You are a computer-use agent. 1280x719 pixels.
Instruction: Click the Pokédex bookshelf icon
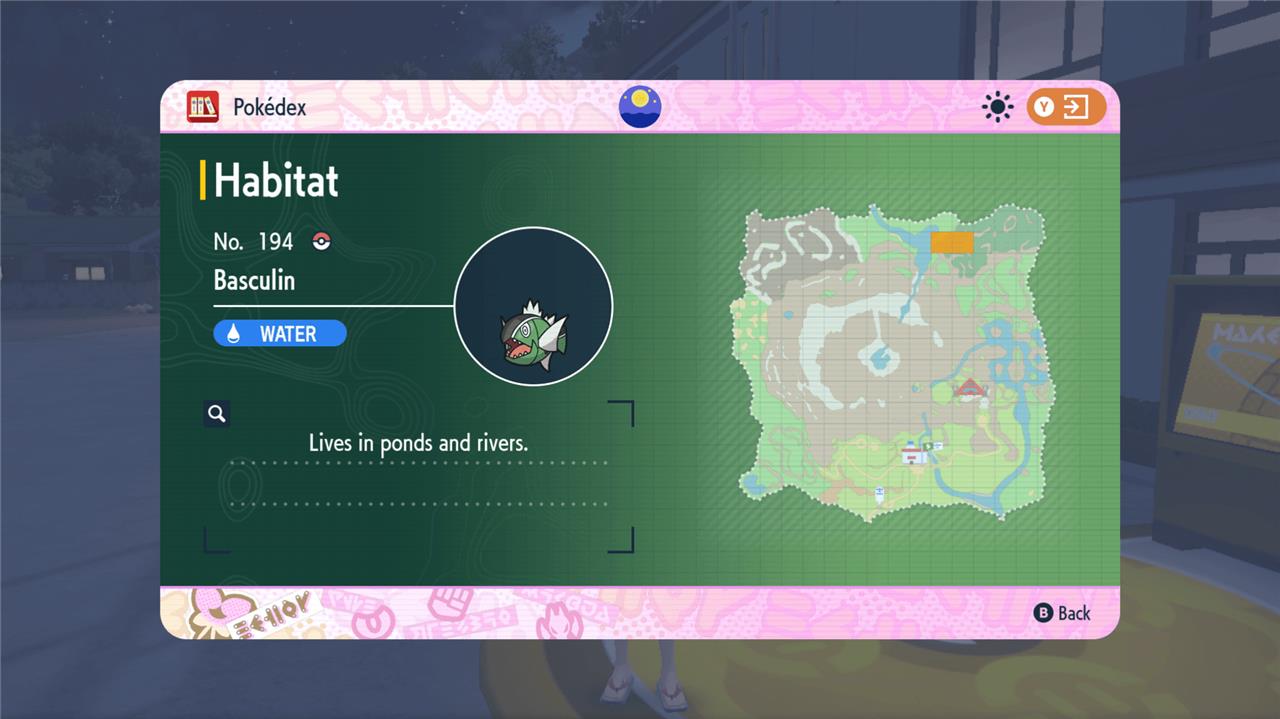click(203, 107)
